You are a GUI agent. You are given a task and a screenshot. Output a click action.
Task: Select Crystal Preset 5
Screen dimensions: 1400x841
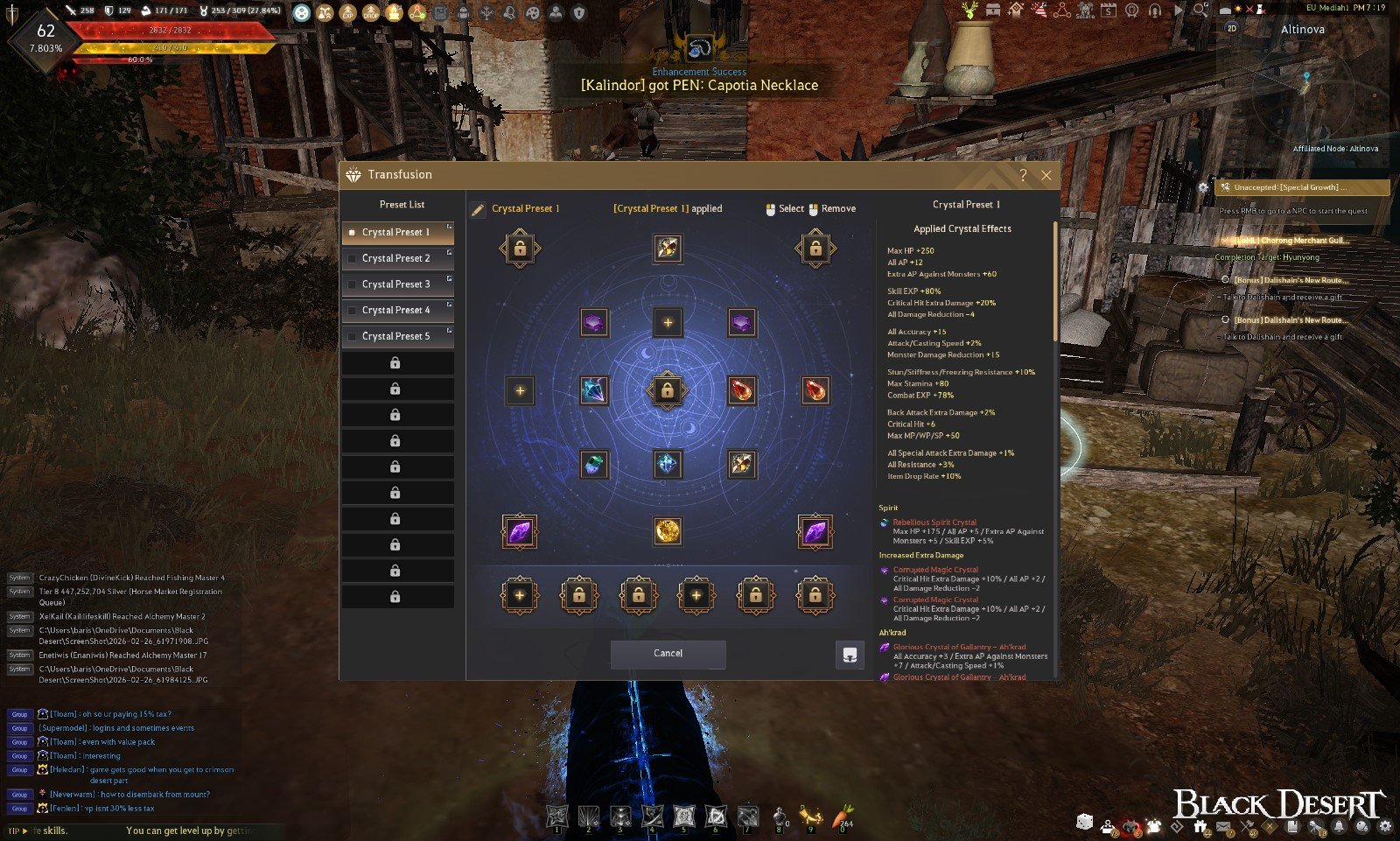[396, 336]
